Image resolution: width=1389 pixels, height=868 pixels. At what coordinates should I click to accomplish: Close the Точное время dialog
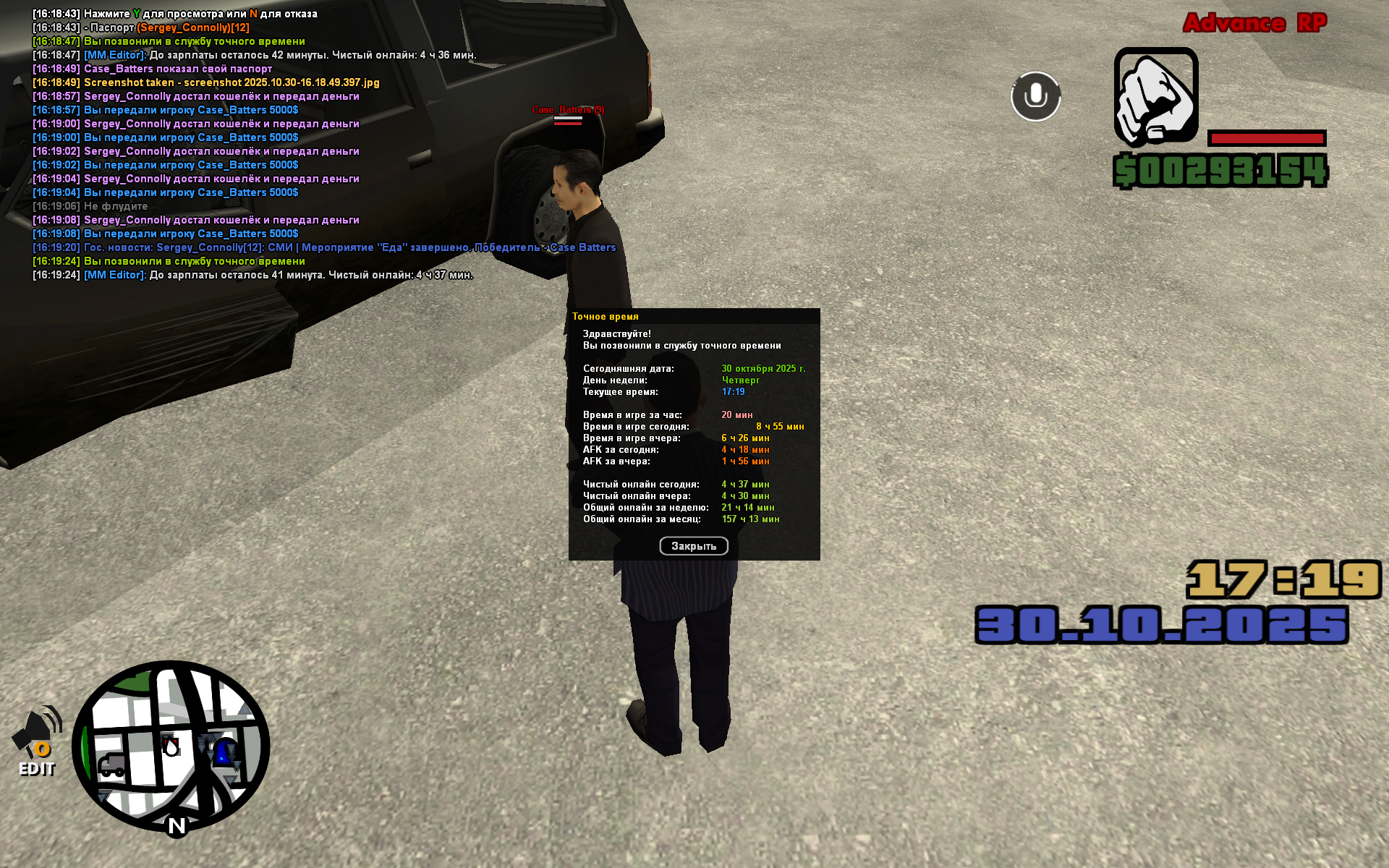pos(693,546)
